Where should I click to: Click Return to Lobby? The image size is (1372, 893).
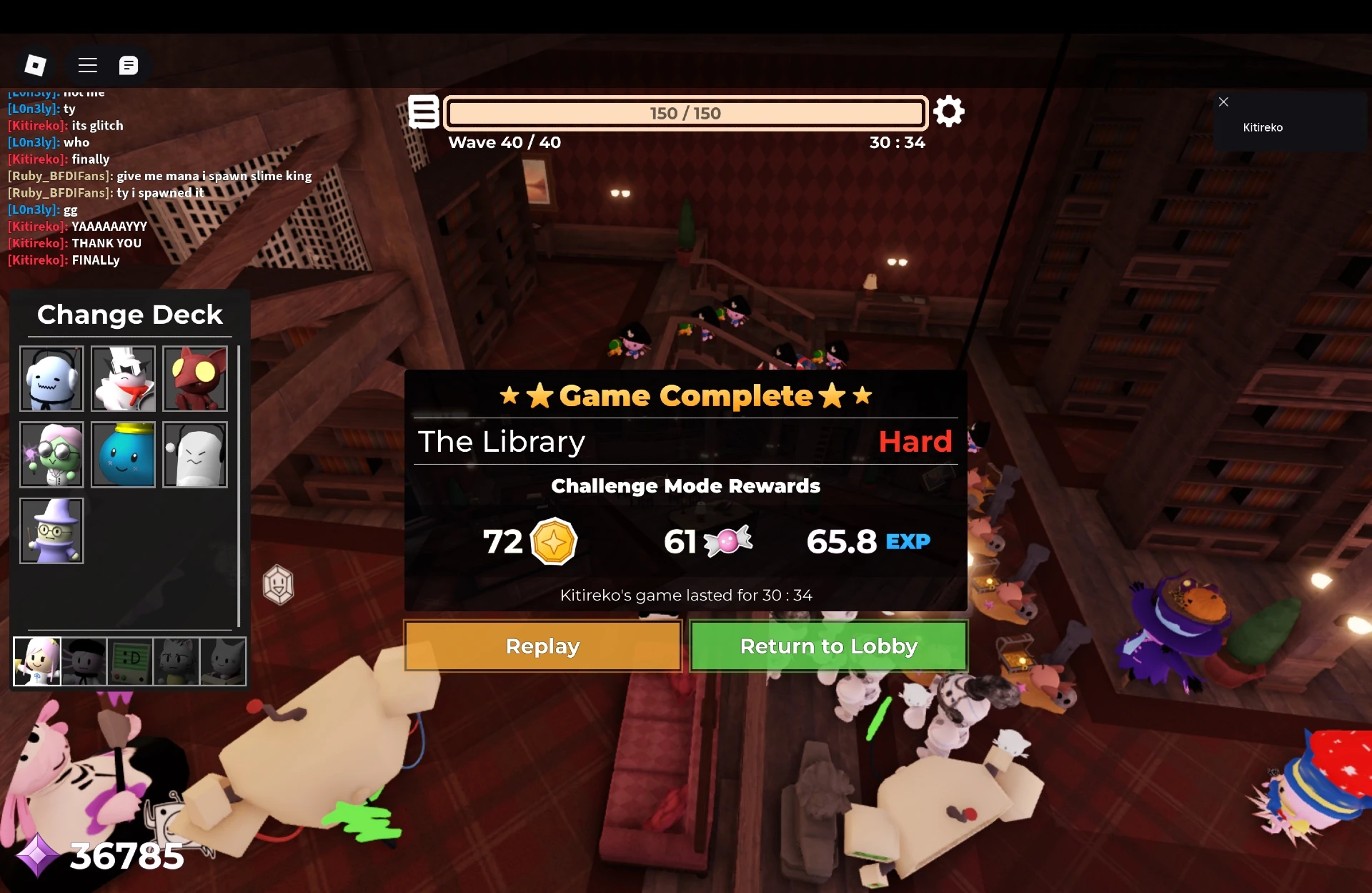[829, 646]
